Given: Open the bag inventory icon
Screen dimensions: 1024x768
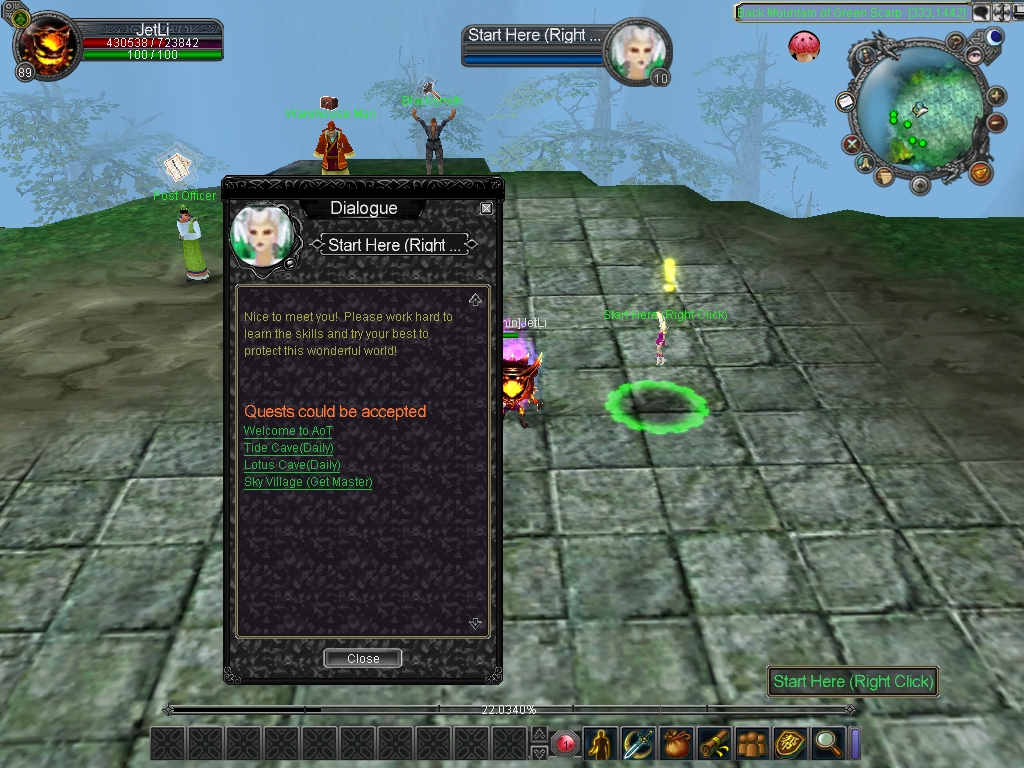Looking at the screenshot, I should 677,743.
